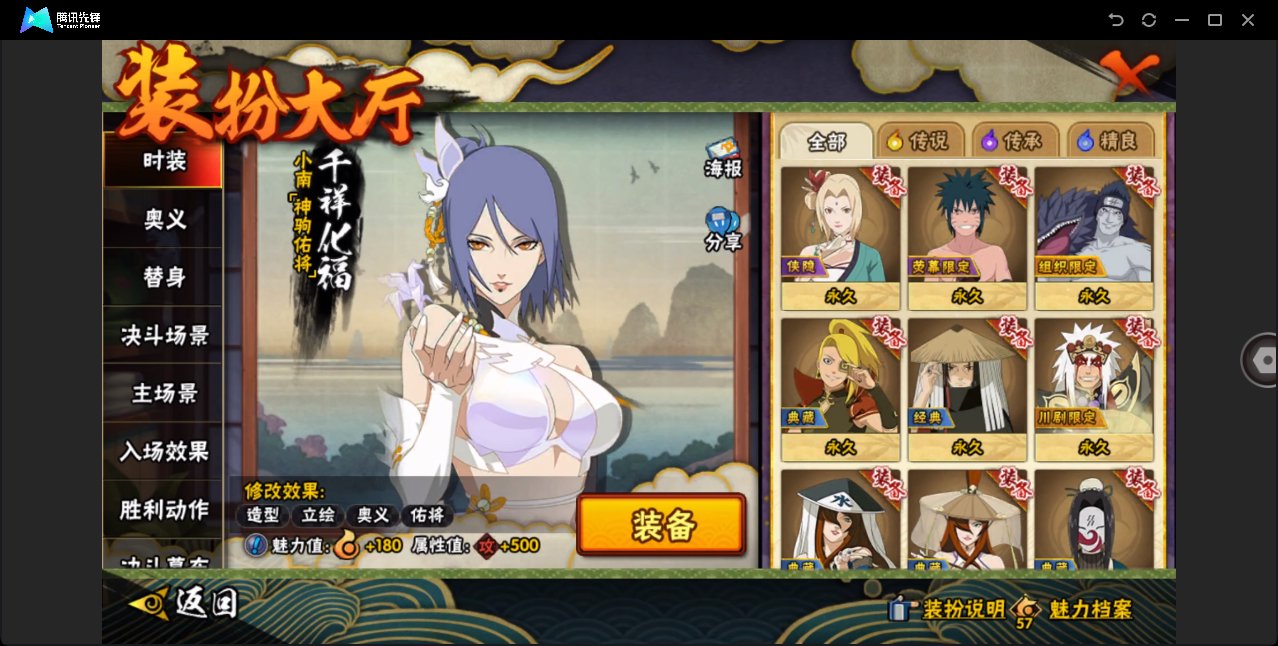Image resolution: width=1278 pixels, height=646 pixels.
Task: Maximize the emulator window
Action: (1215, 20)
